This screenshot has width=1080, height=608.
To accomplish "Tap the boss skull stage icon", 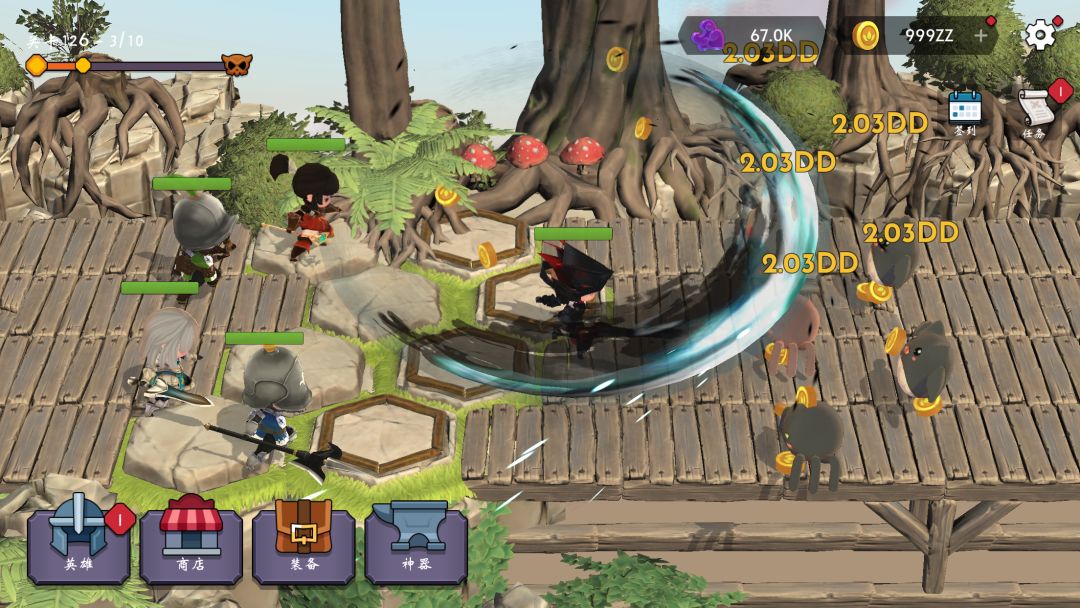I will click(237, 65).
